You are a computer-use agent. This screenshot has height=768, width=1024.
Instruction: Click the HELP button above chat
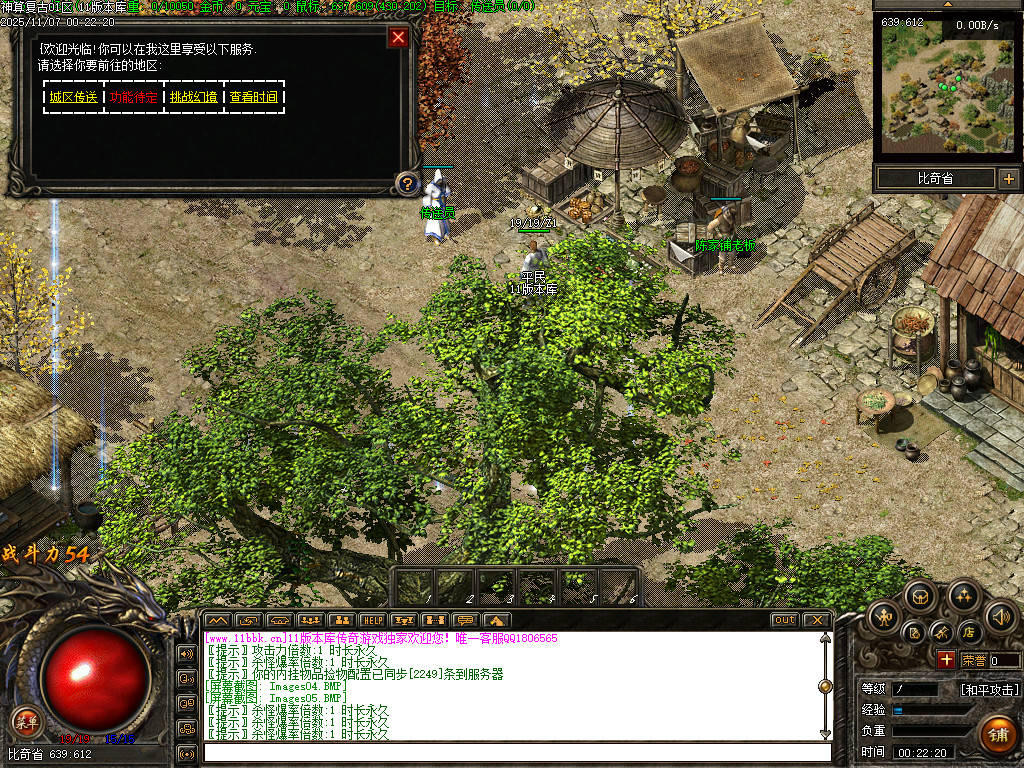tap(372, 620)
